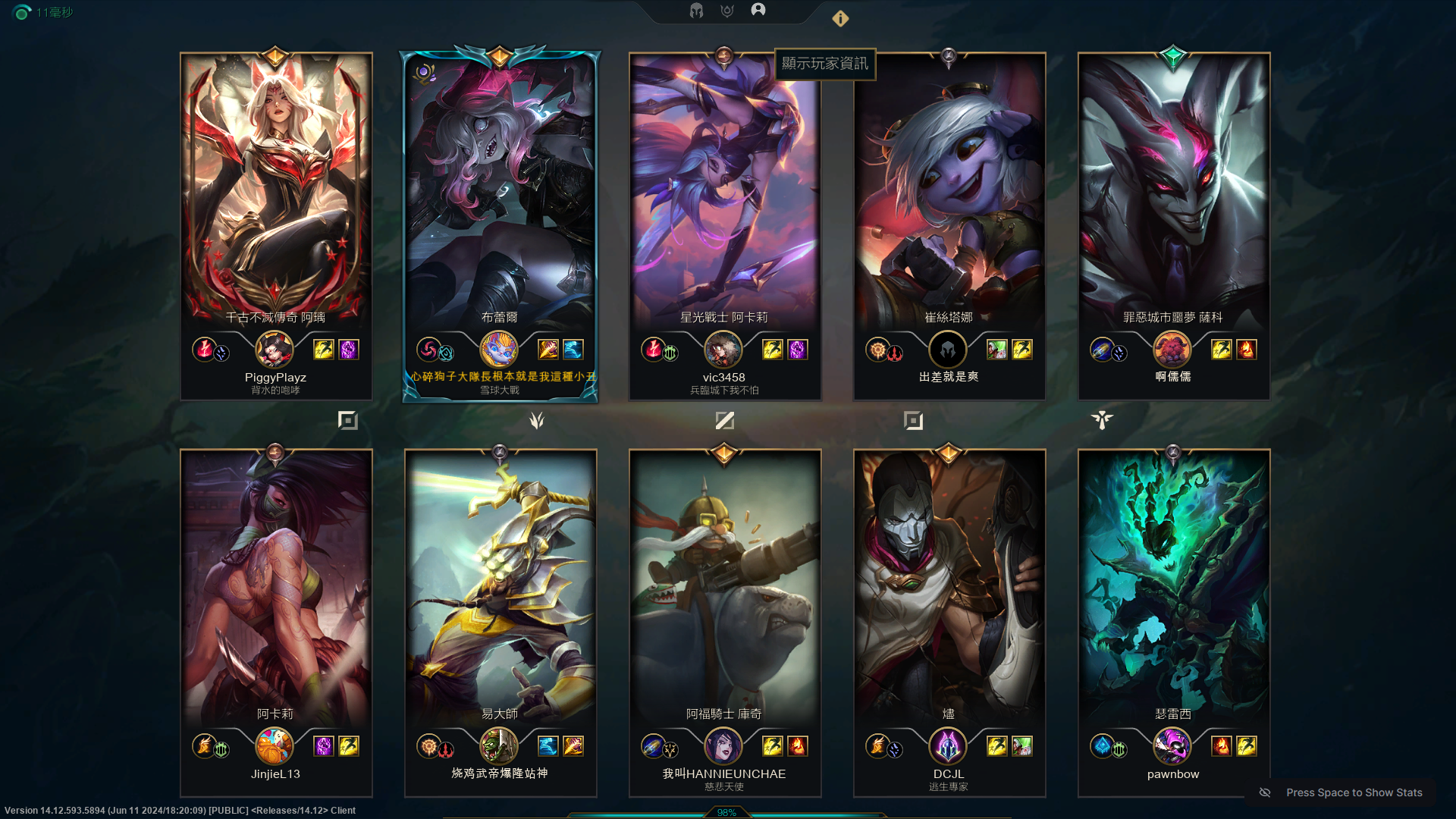Screen dimensions: 1456x819
Task: Click PiggyPlayz's summoner profile icon
Action: [275, 350]
